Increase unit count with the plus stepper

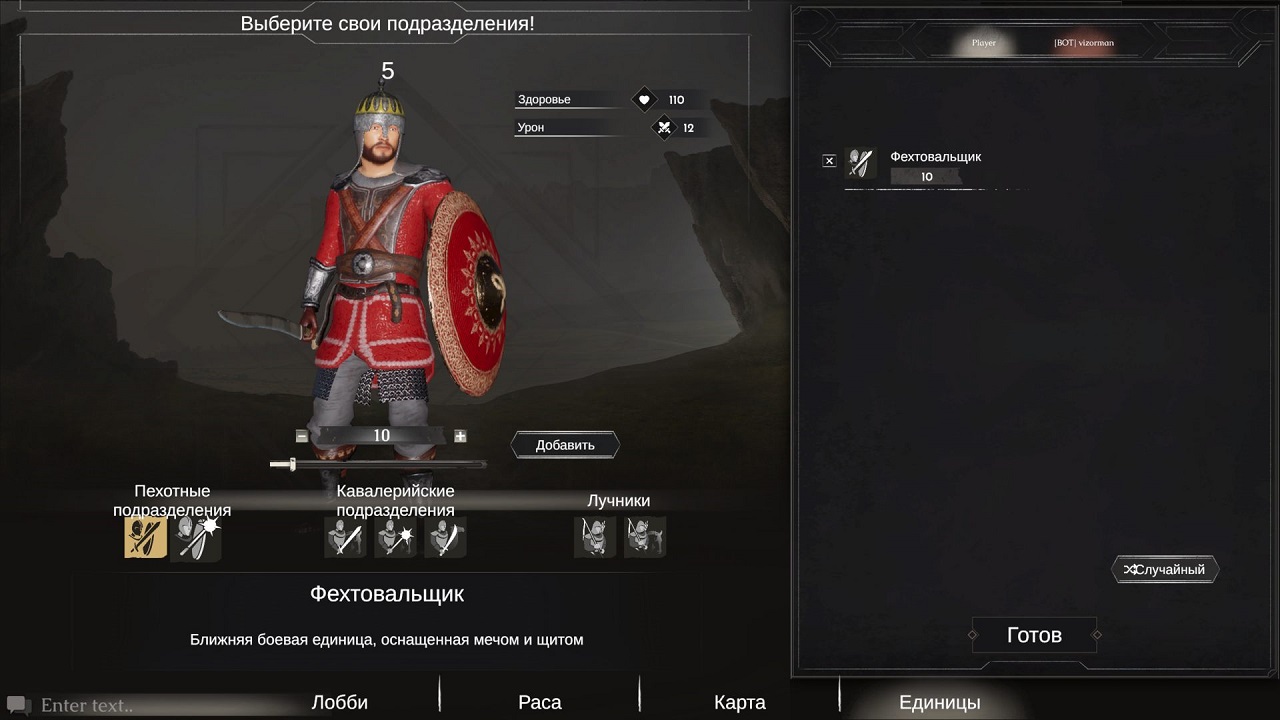(460, 436)
